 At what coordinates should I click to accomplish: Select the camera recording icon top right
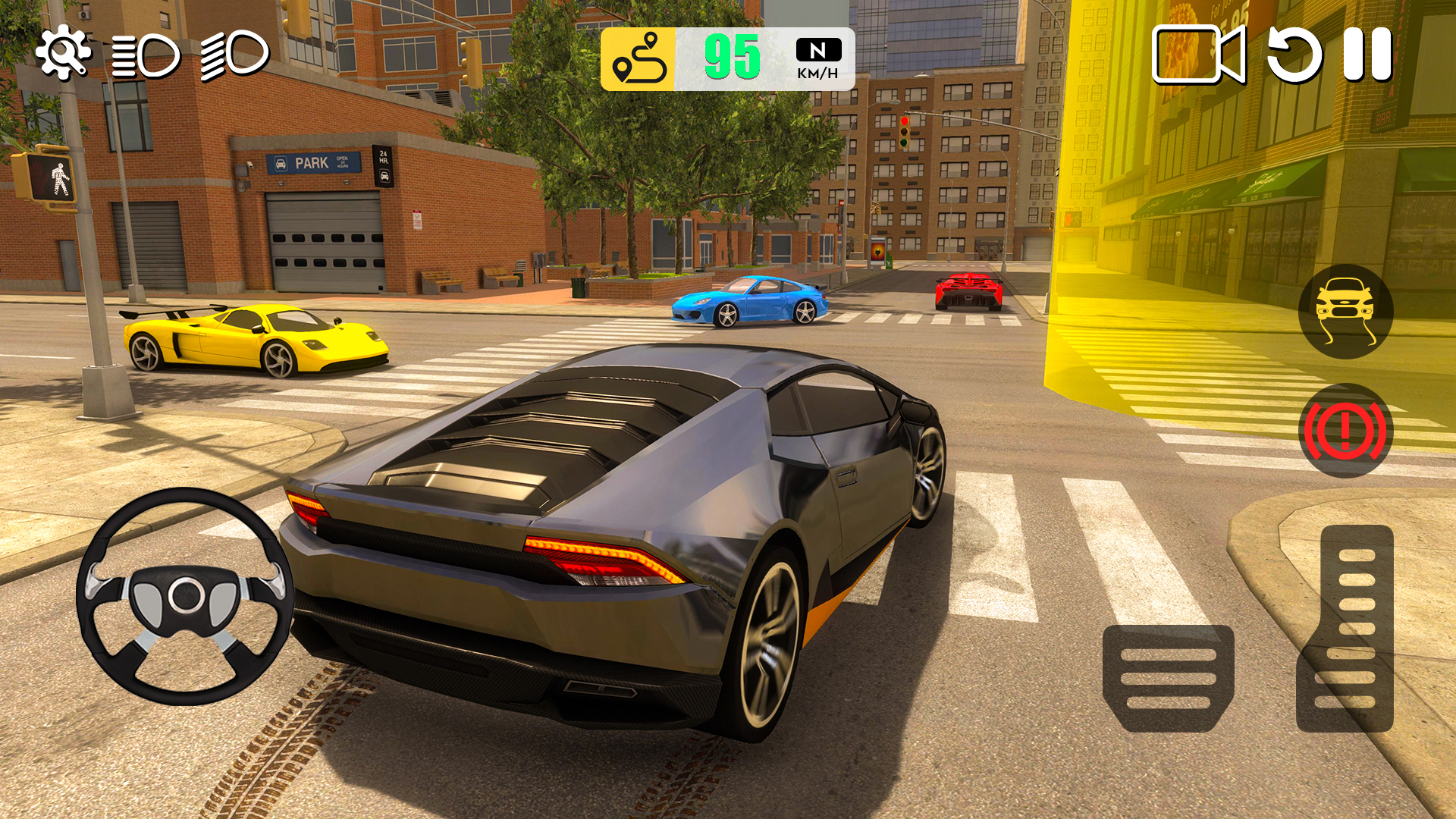pyautogui.click(x=1198, y=57)
